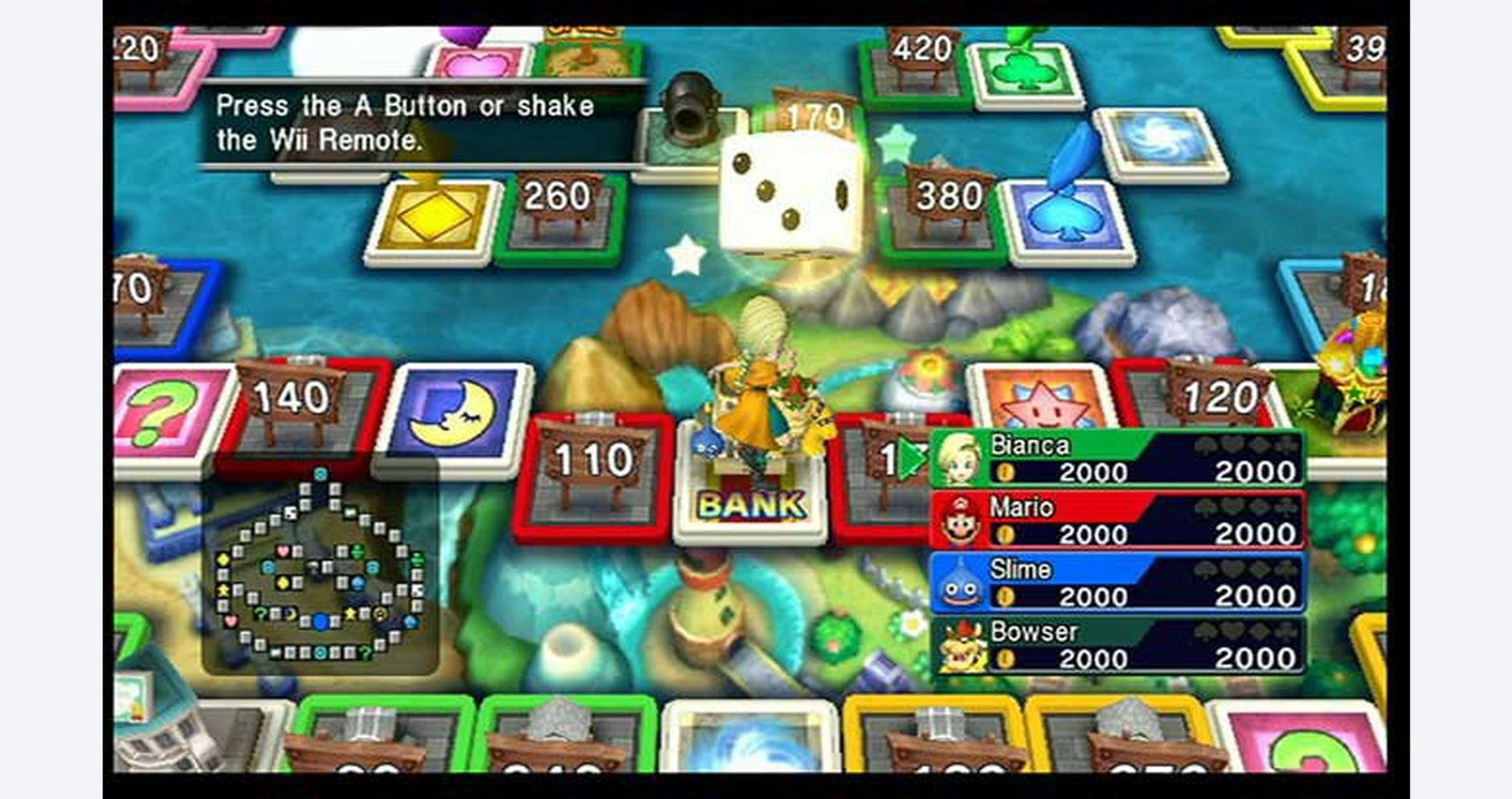Click the green arrow cursor near the 110 shop

tap(909, 459)
